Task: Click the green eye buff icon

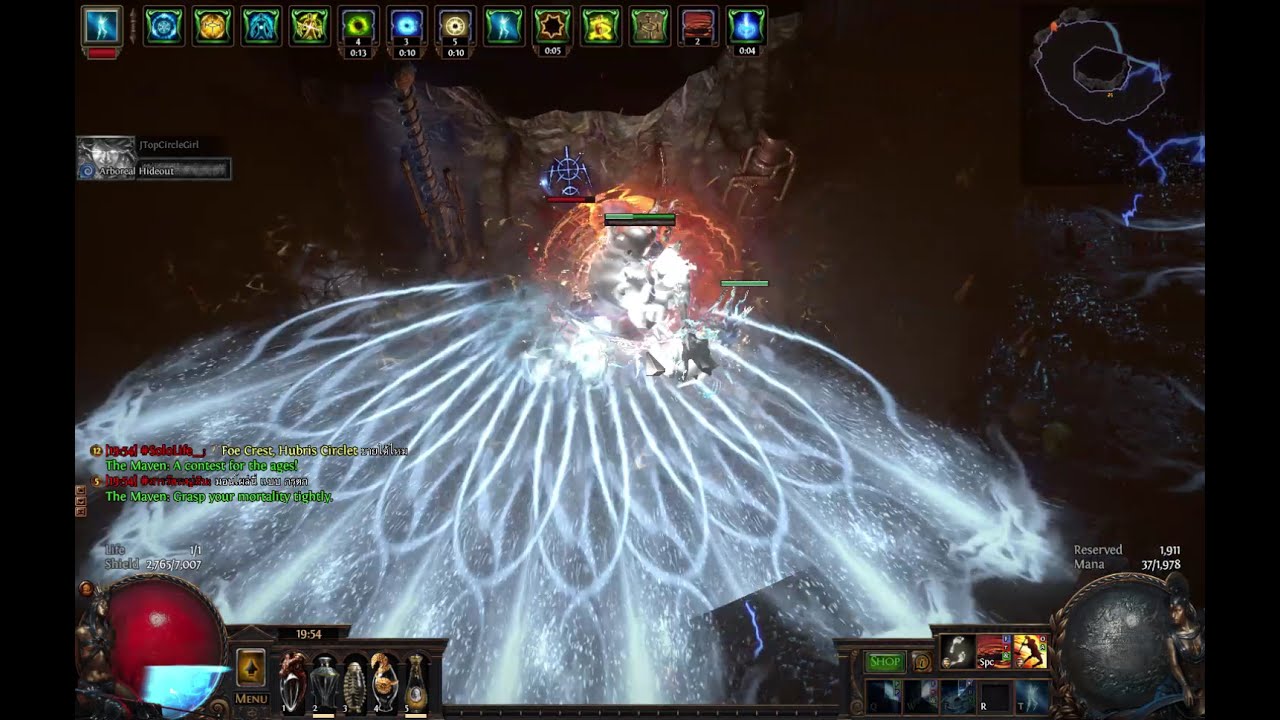Action: tap(357, 26)
